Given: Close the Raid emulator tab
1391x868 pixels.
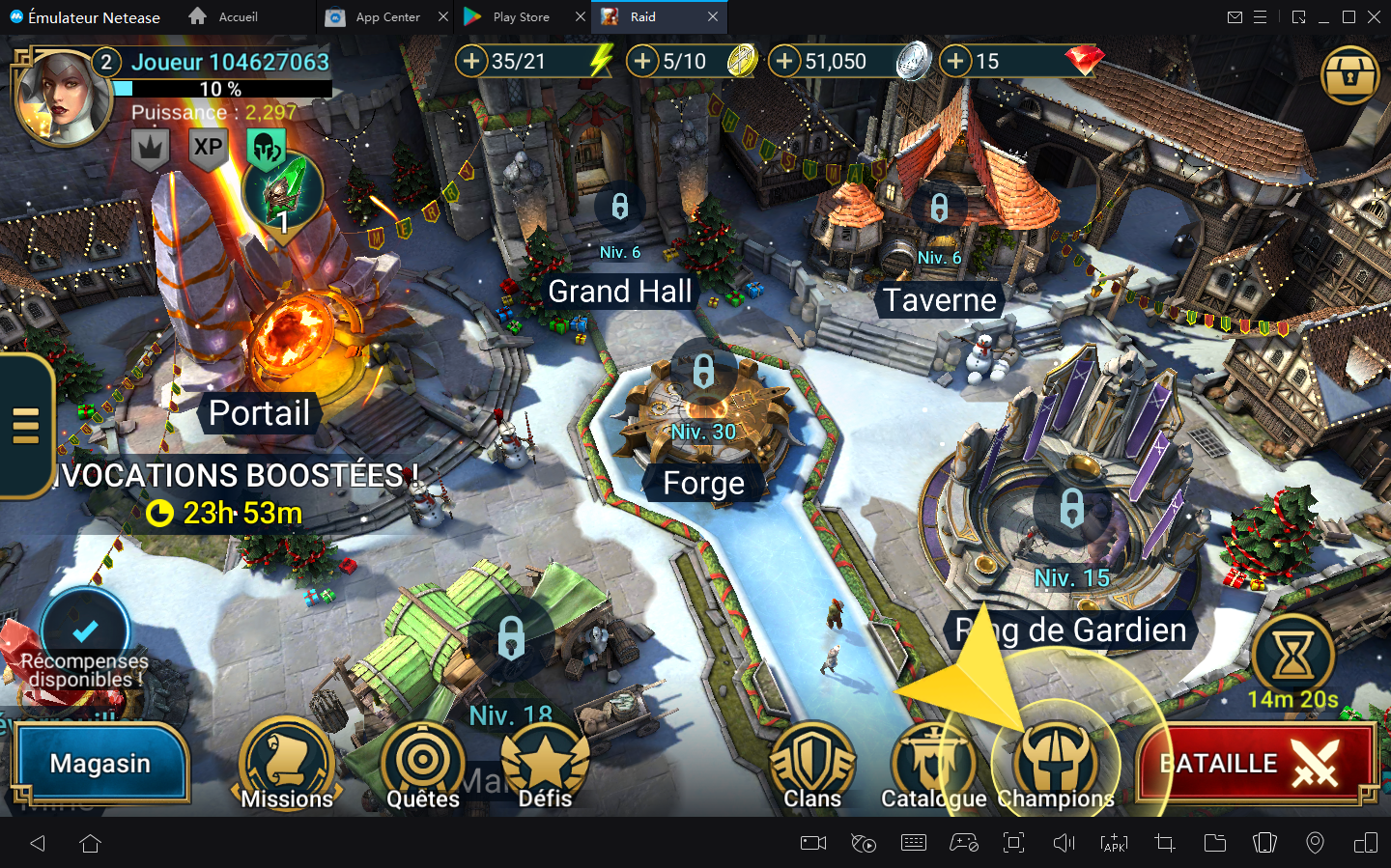Looking at the screenshot, I should point(713,17).
